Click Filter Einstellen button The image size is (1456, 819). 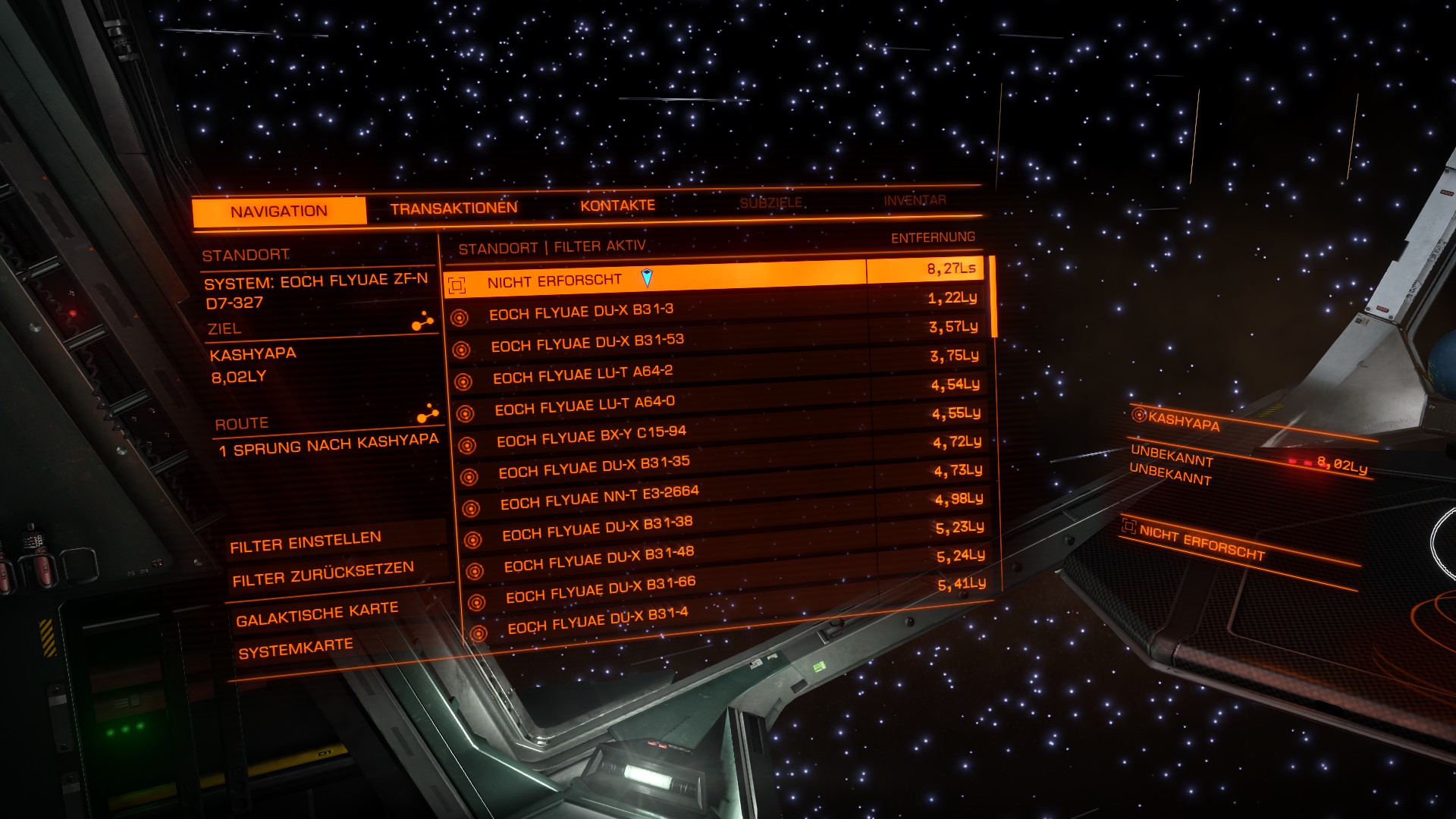tap(306, 542)
